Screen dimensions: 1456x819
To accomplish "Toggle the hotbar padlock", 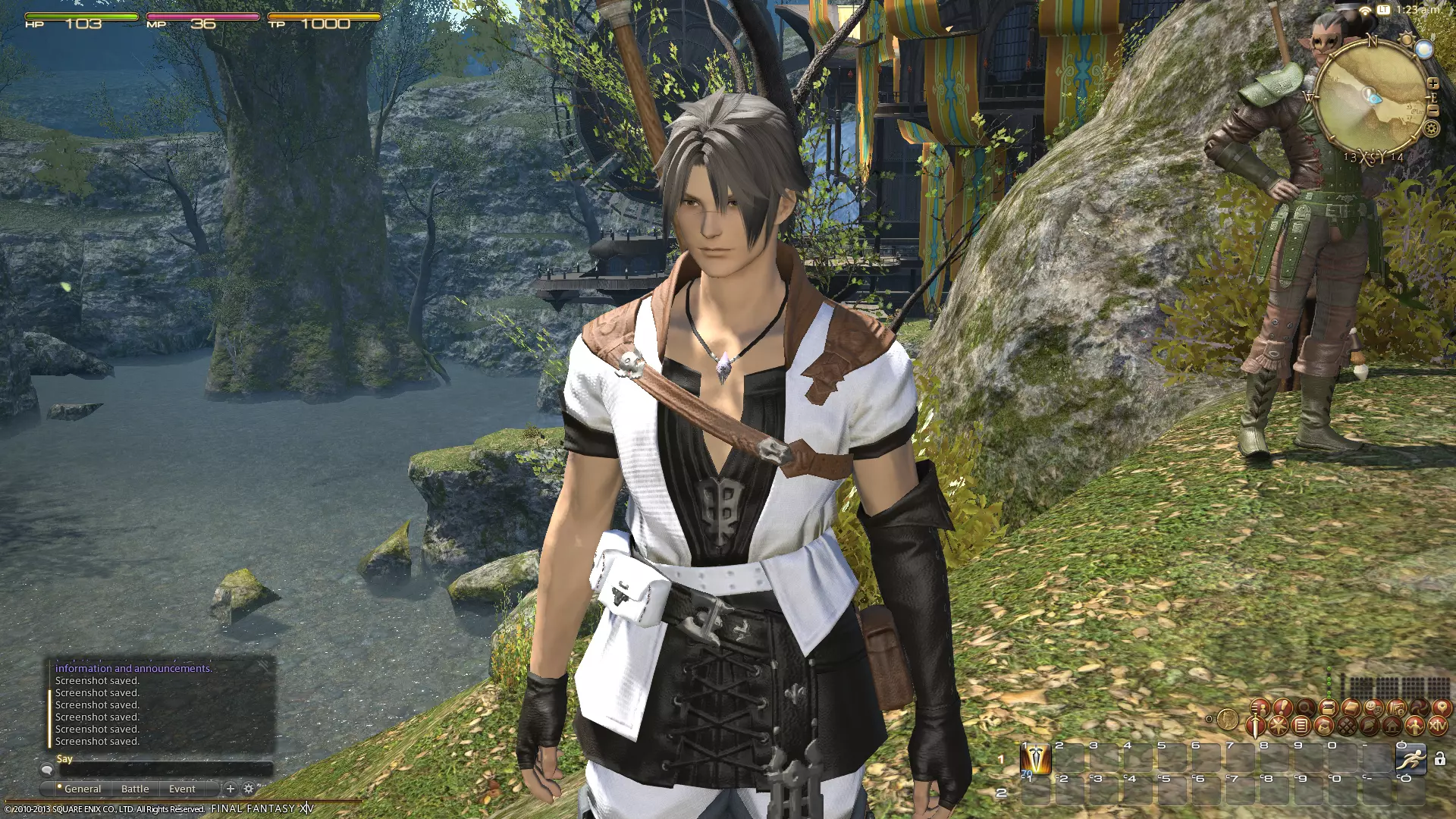I will [x=1440, y=758].
